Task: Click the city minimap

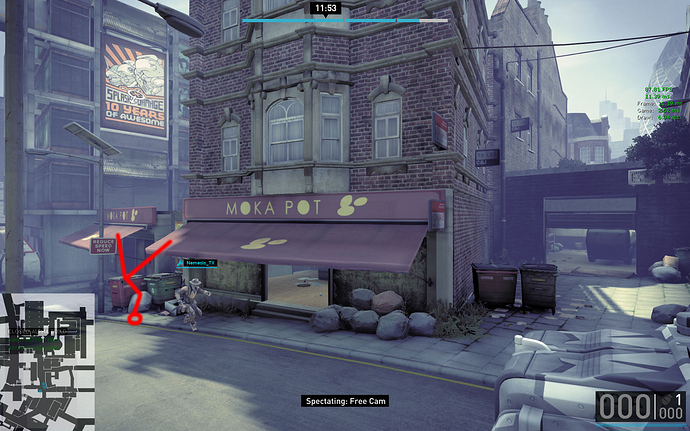Action: click(48, 361)
